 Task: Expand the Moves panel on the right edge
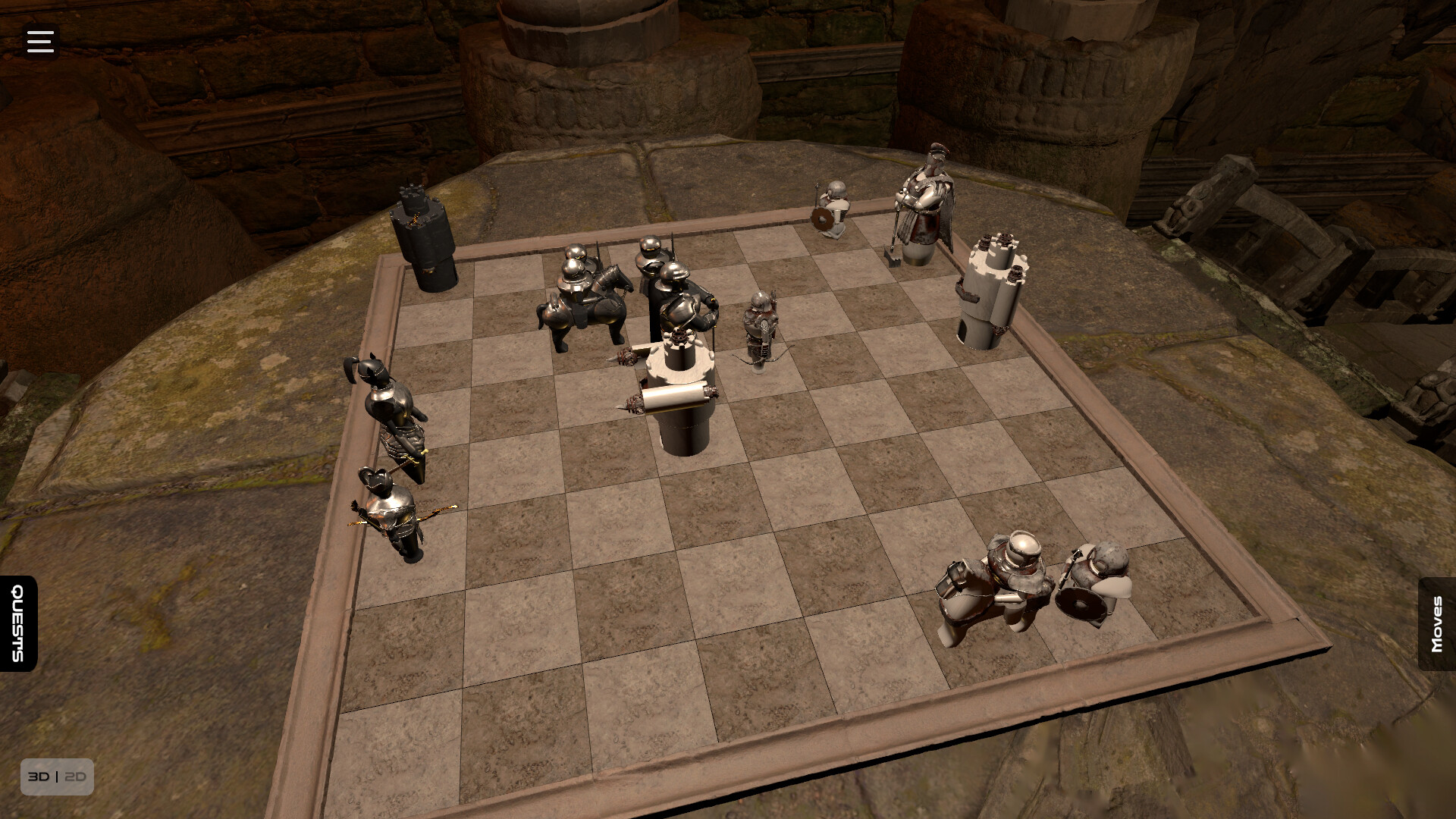[1437, 623]
